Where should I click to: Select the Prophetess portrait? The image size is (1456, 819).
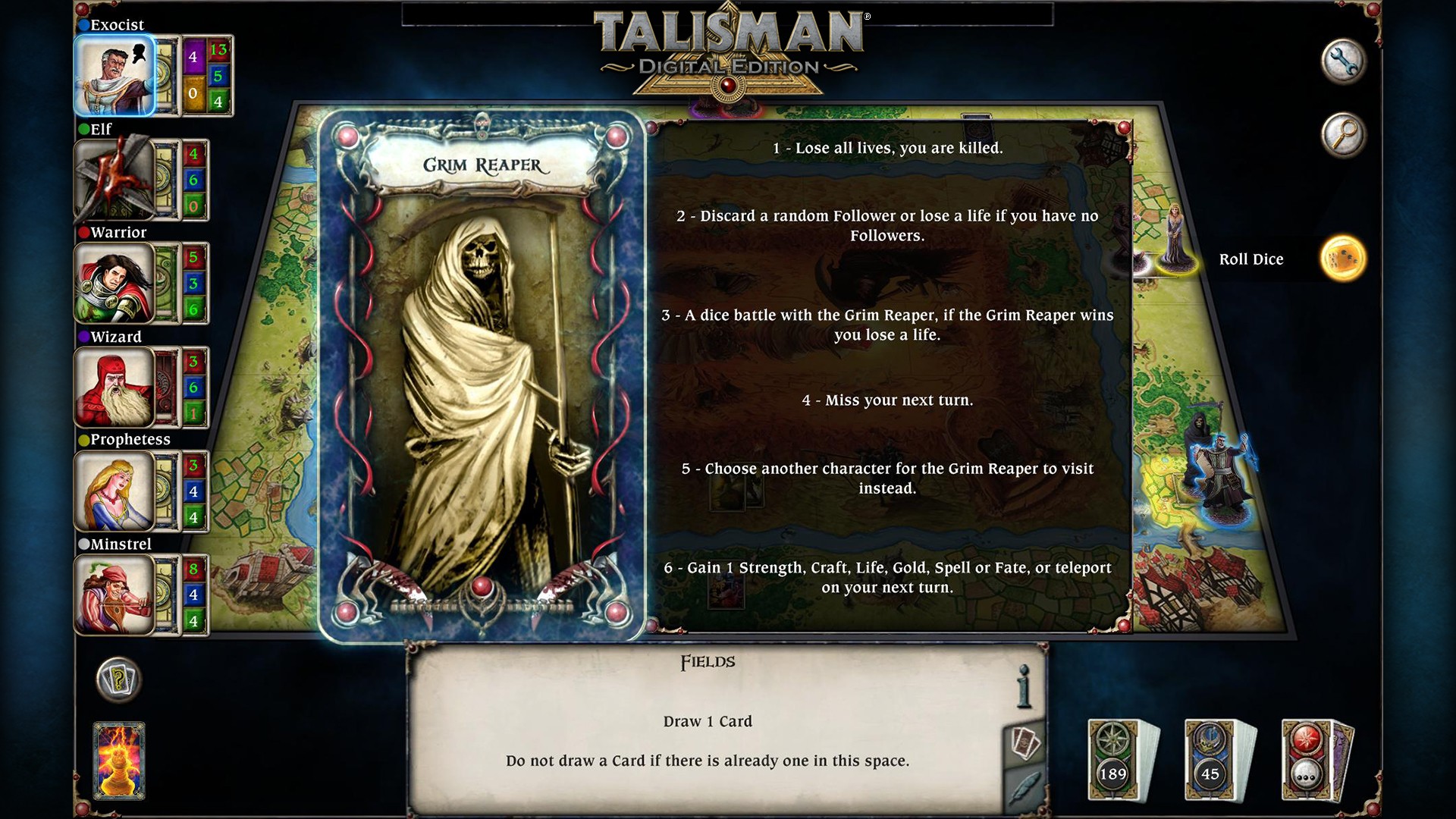coord(115,491)
